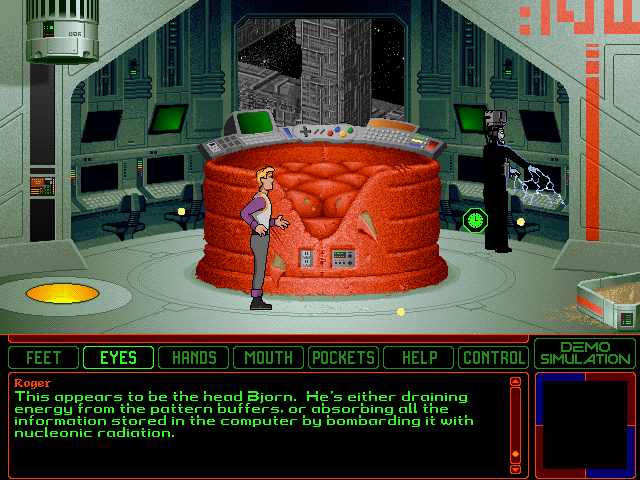
Task: Choose the EYES look command
Action: pyautogui.click(x=118, y=357)
